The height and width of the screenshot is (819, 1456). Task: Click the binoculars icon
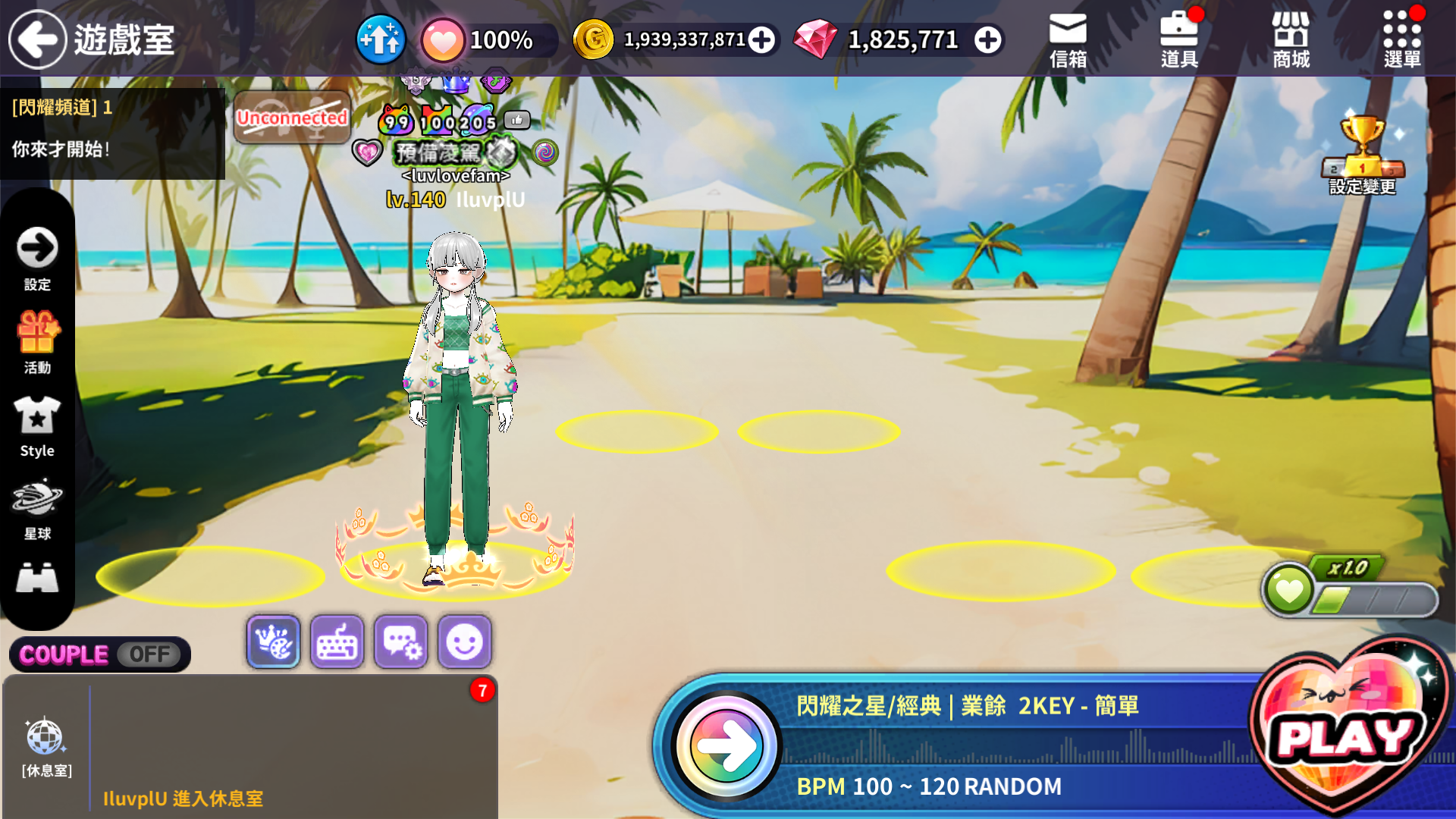[37, 579]
